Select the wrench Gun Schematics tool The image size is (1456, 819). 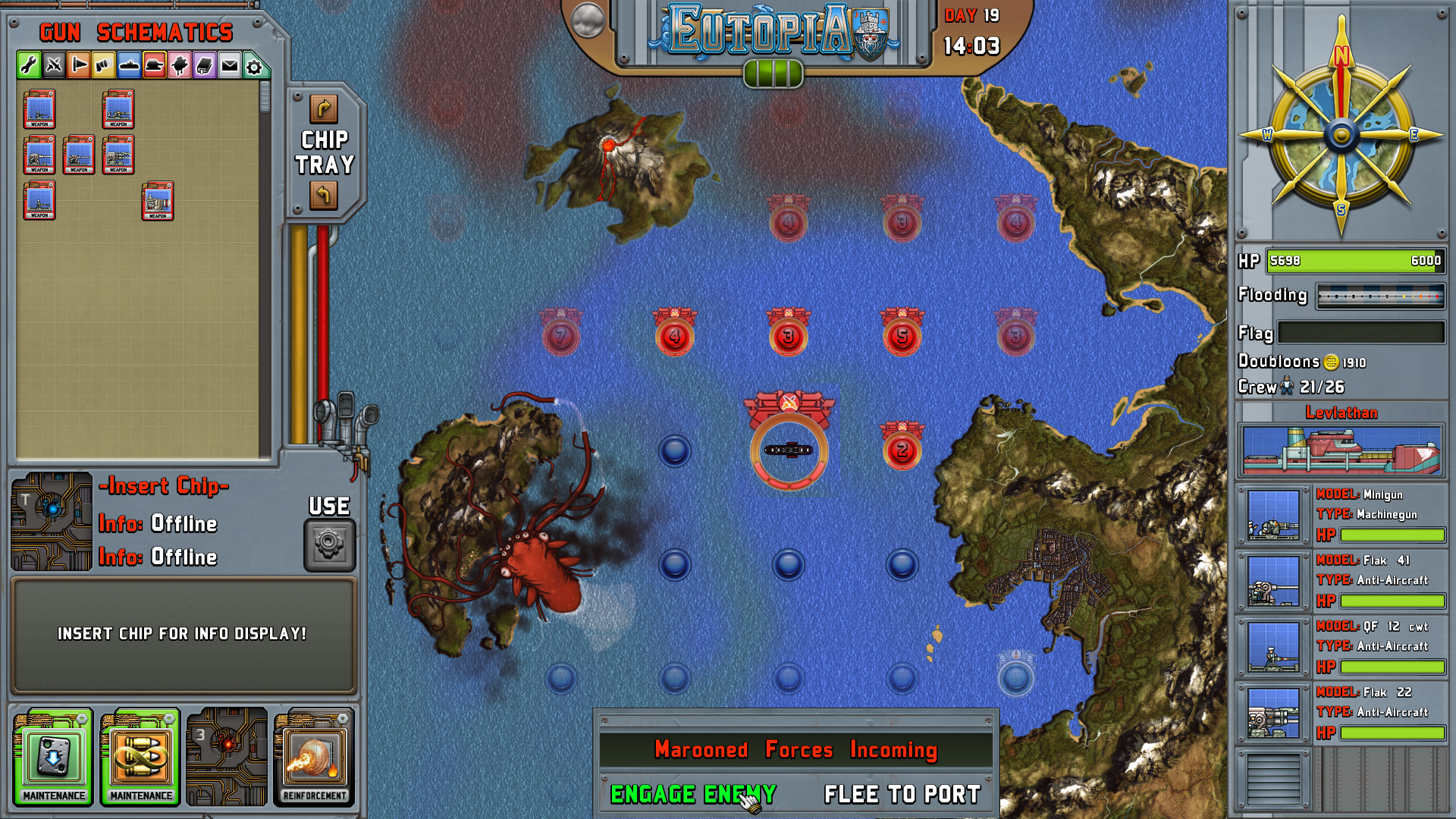pos(28,66)
